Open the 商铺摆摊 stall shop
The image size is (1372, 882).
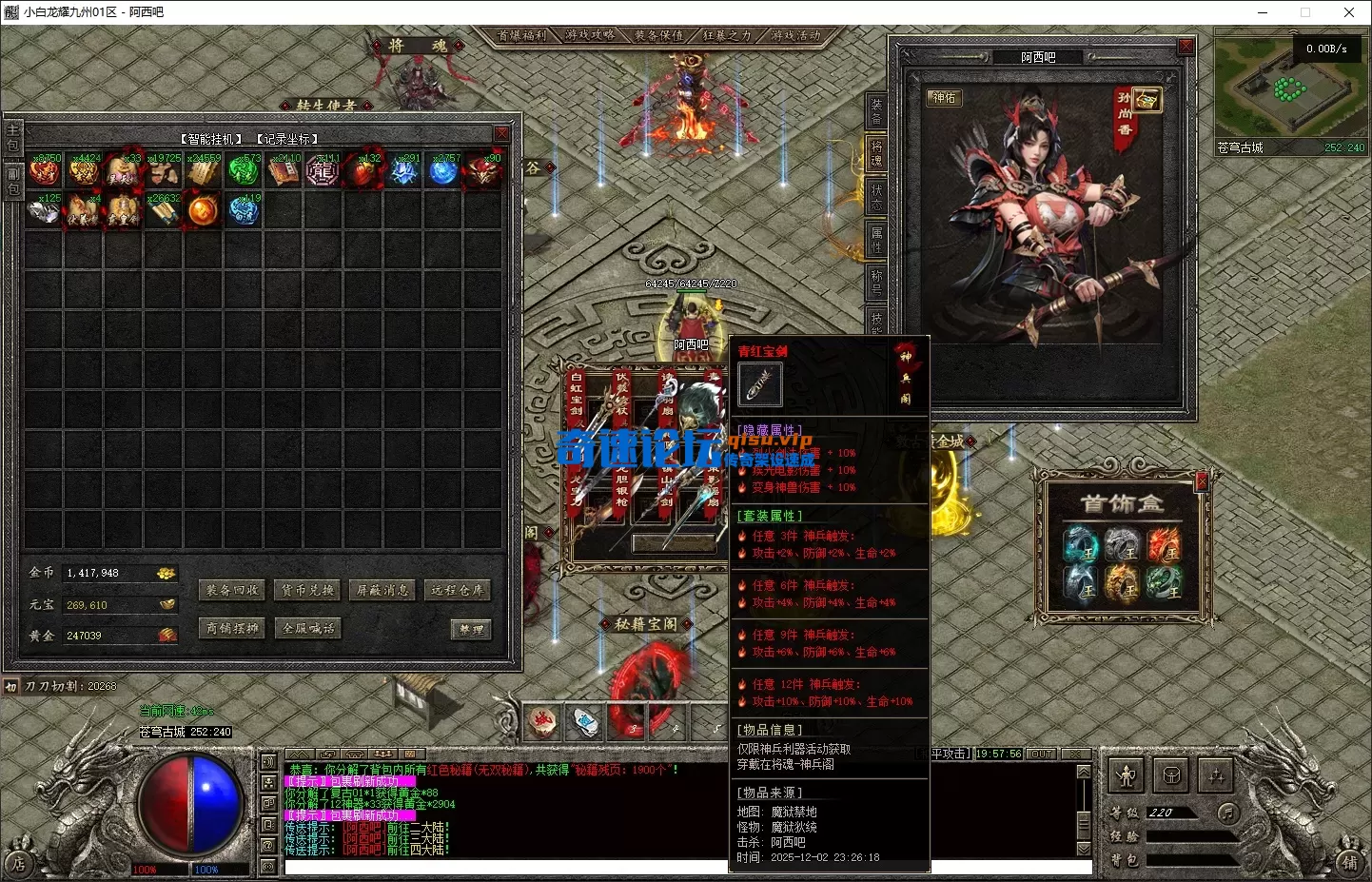(x=232, y=628)
